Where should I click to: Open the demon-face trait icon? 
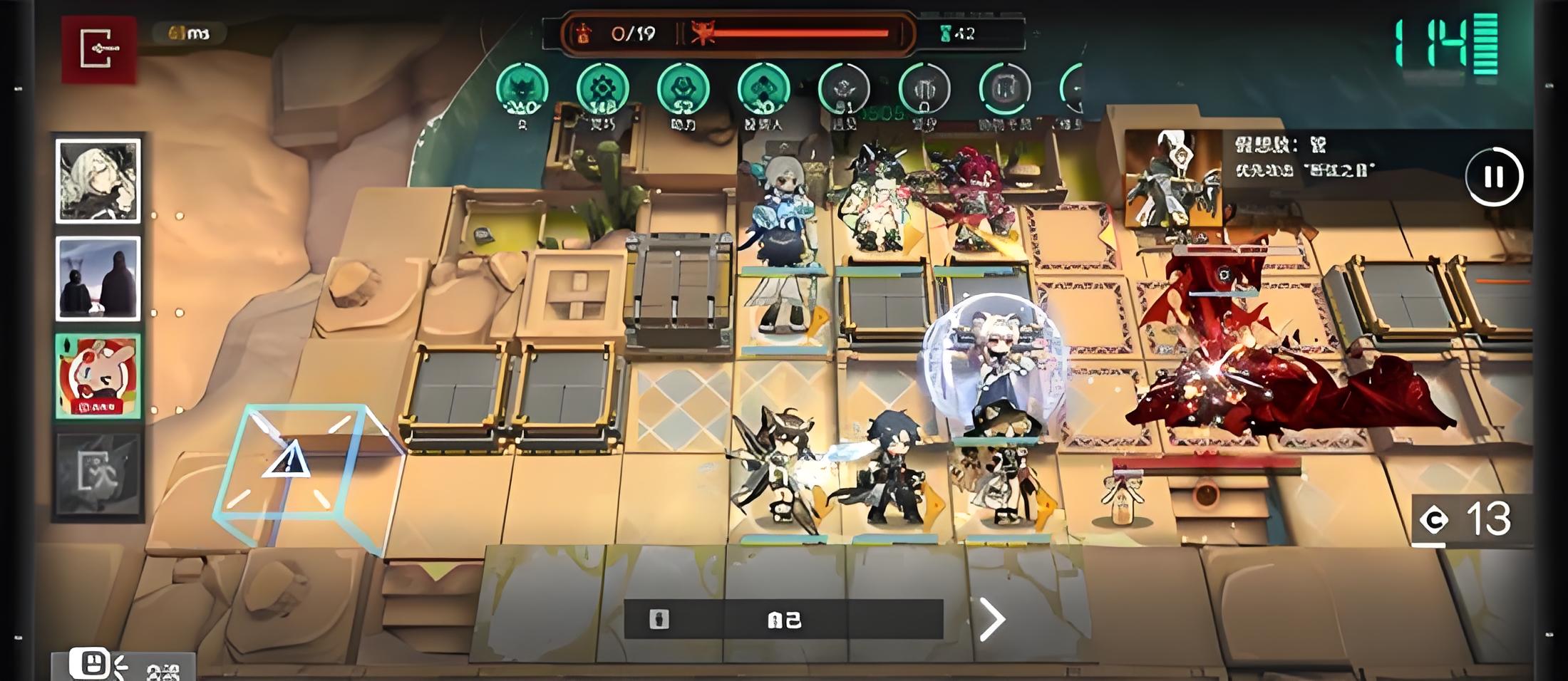coord(522,90)
